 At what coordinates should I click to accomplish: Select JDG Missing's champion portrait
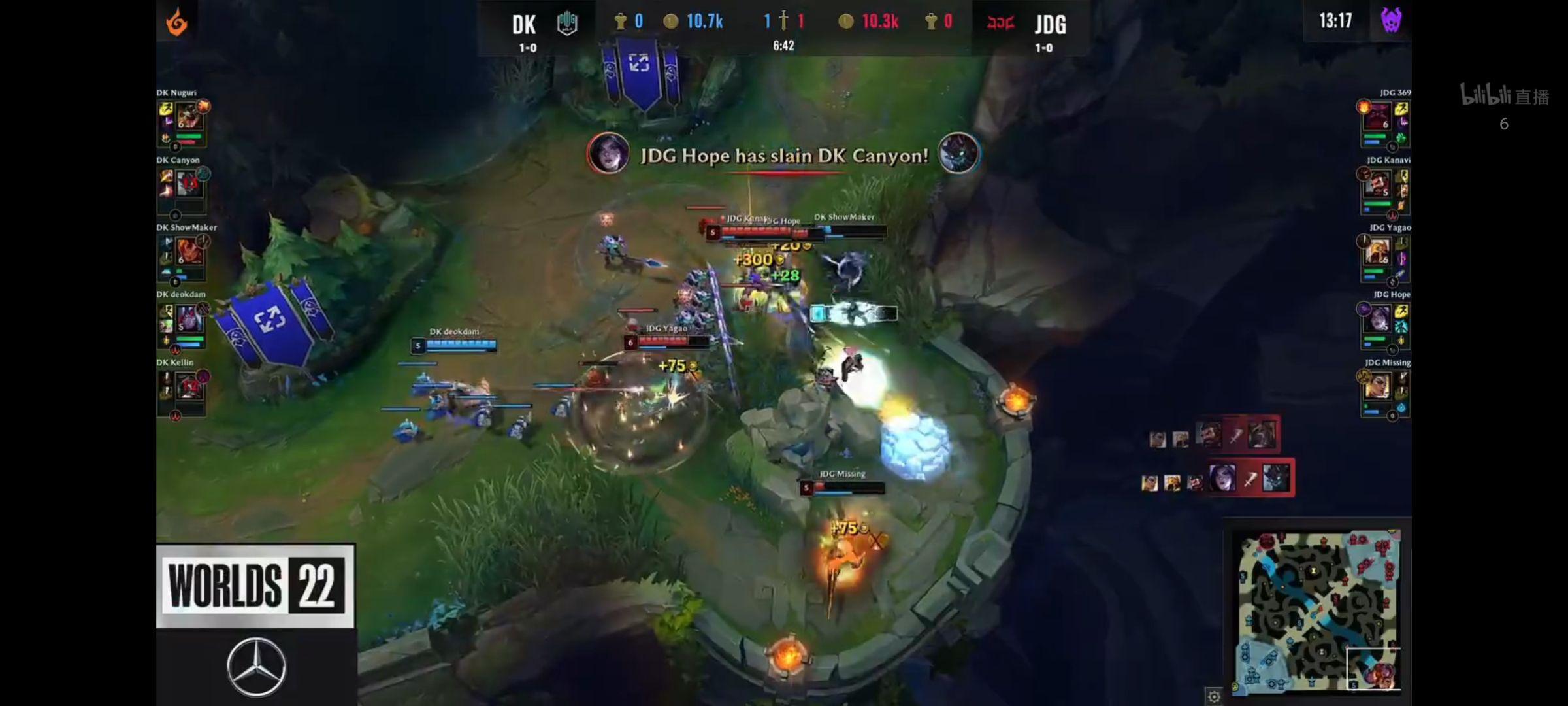click(1377, 387)
